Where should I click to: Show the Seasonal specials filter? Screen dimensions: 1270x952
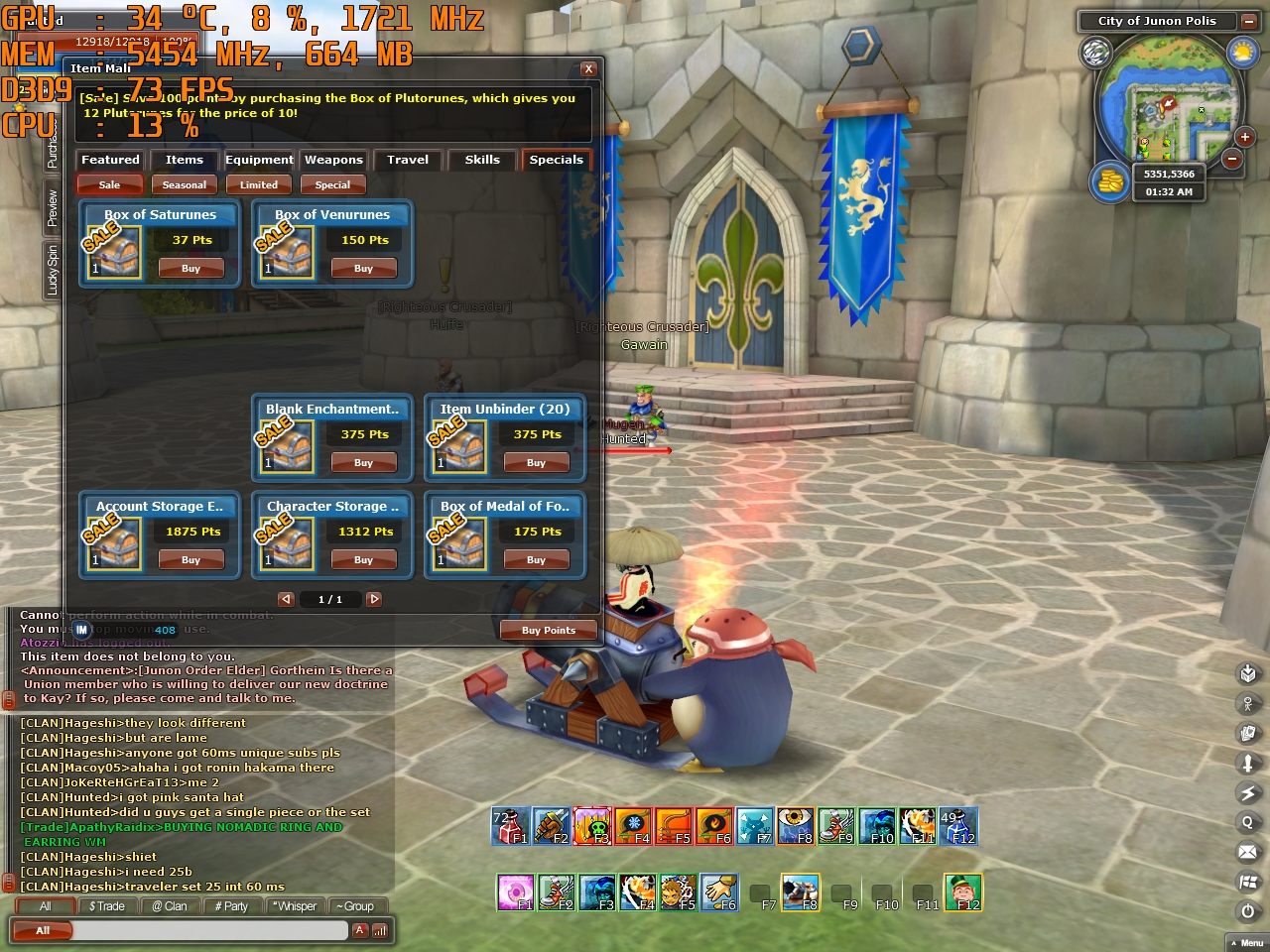pyautogui.click(x=185, y=184)
